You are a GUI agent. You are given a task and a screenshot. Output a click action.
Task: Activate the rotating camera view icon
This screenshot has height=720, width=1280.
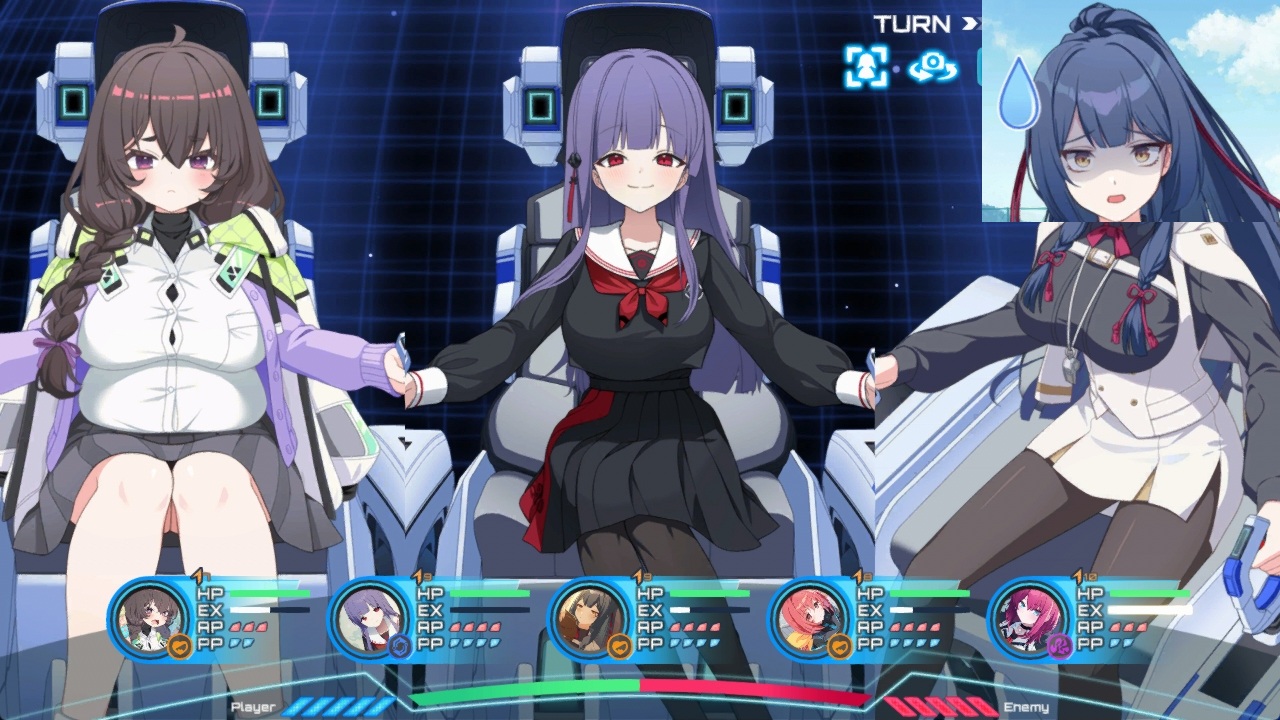933,67
